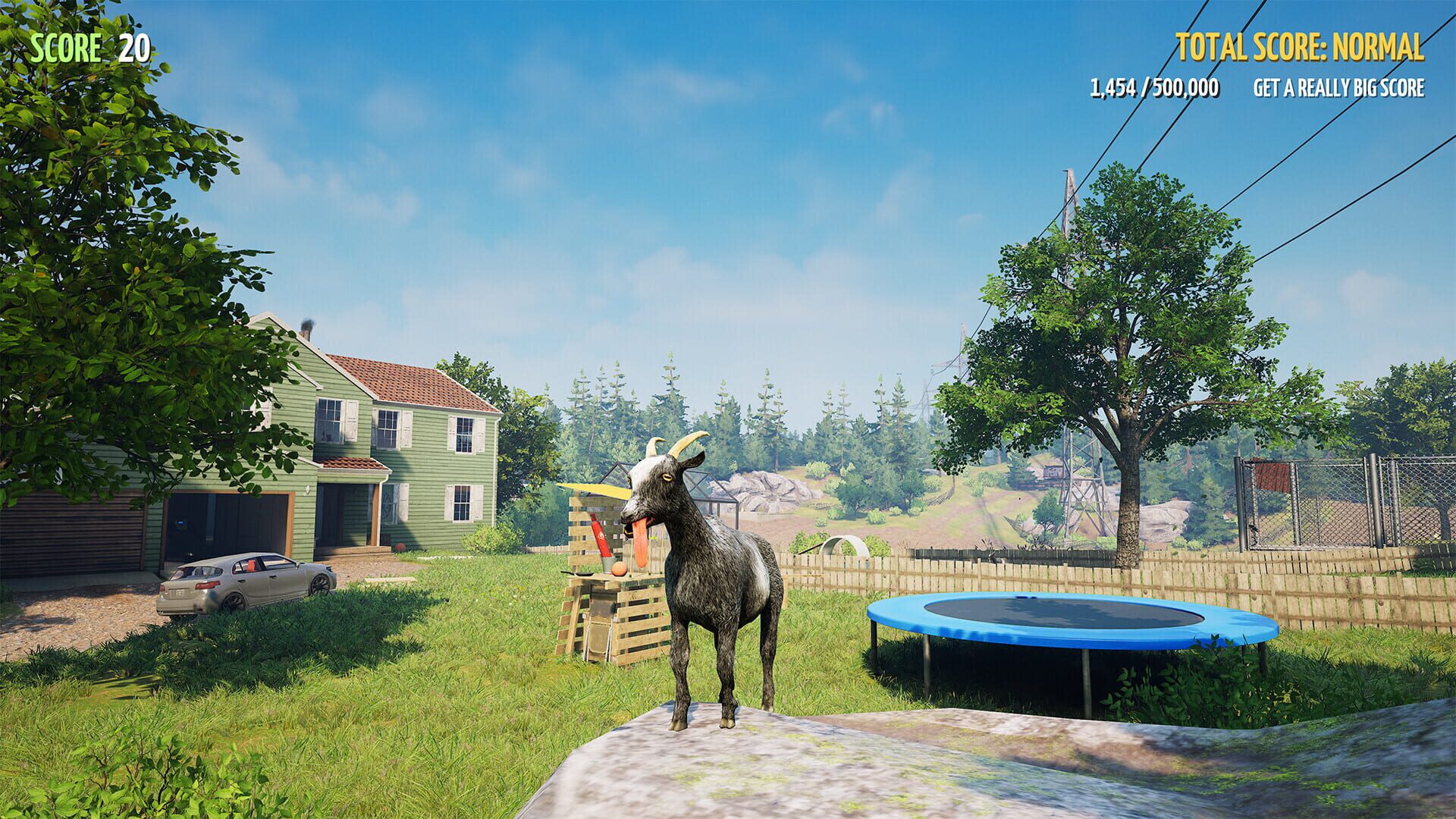Click the white arch in the backyard
Image resolution: width=1456 pixels, height=819 pixels.
842,542
